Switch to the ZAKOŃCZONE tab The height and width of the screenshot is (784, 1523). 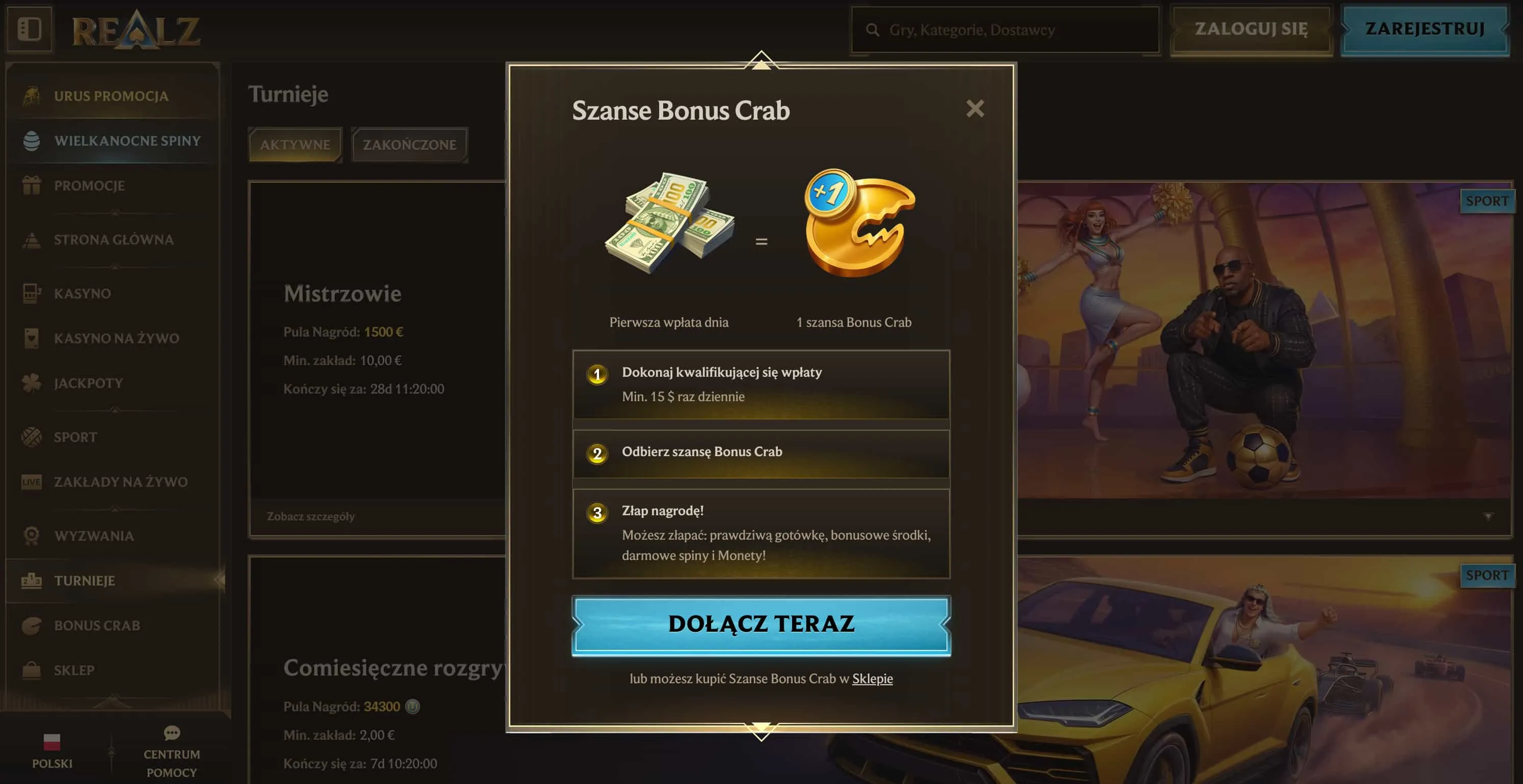click(x=411, y=145)
